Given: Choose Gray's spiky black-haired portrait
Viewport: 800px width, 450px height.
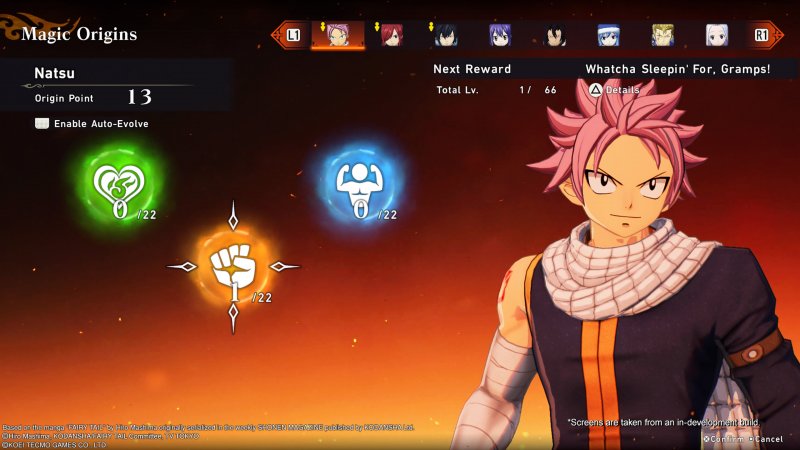Looking at the screenshot, I should [446, 35].
